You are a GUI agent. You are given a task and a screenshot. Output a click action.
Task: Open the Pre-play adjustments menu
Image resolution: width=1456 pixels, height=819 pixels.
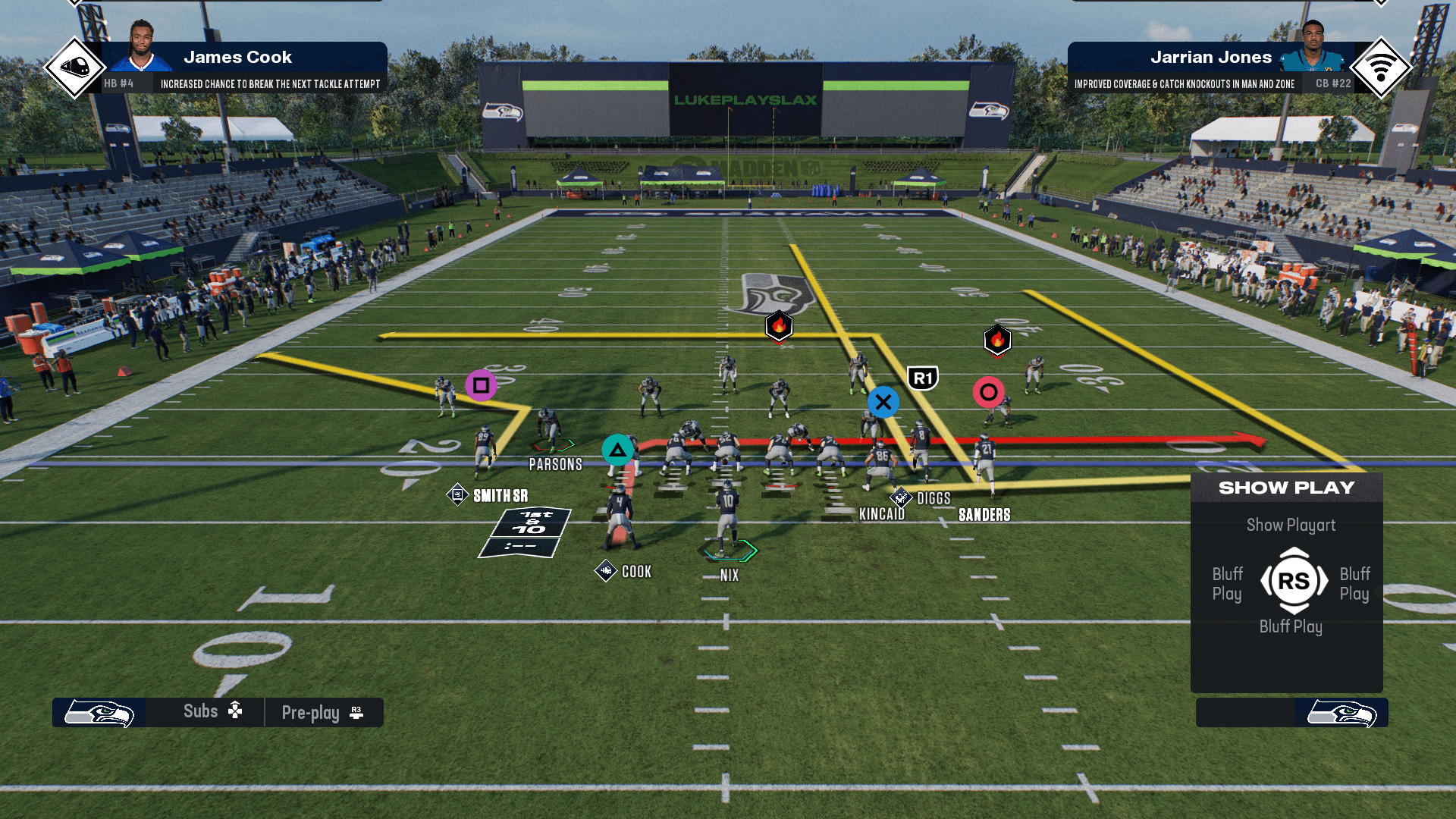pyautogui.click(x=322, y=713)
